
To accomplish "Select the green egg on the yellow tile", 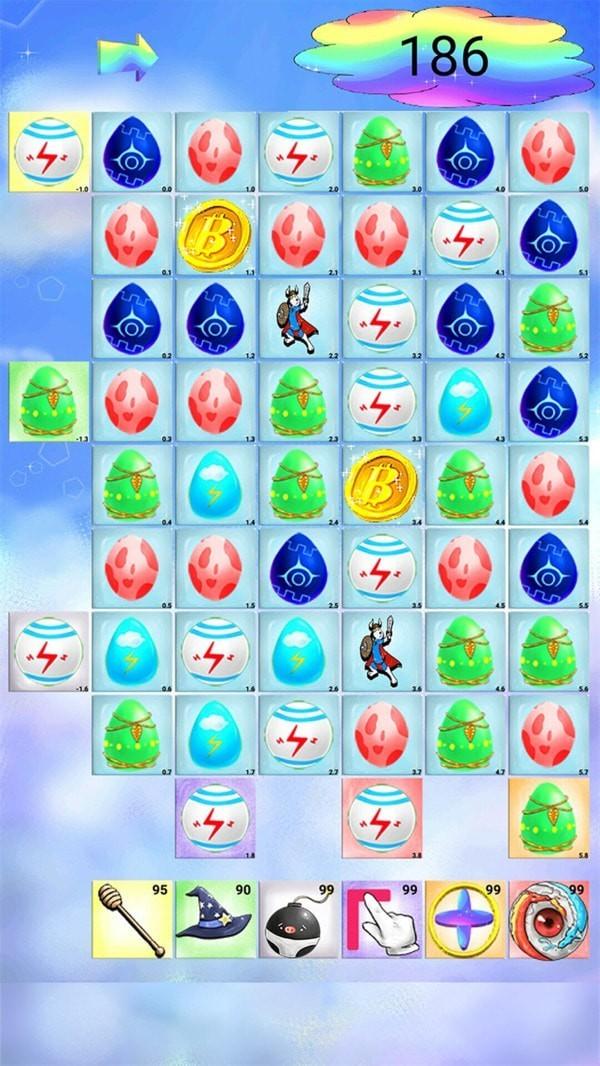I will (49, 401).
